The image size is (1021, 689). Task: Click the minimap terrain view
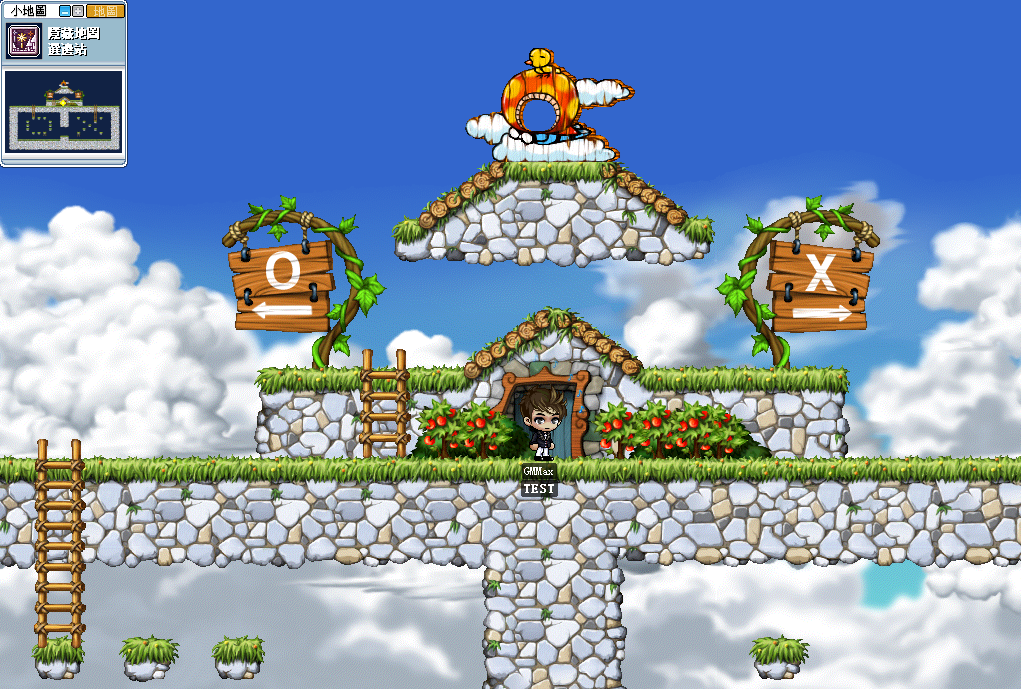click(x=64, y=111)
